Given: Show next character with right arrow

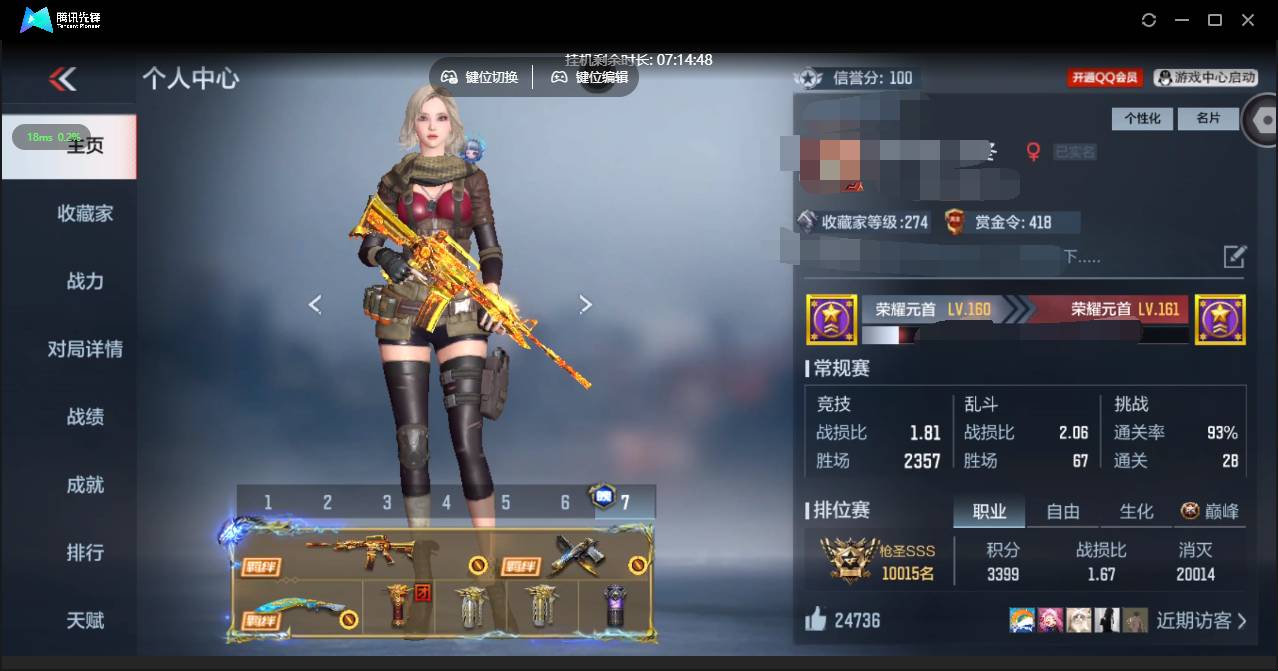Looking at the screenshot, I should coord(586,305).
